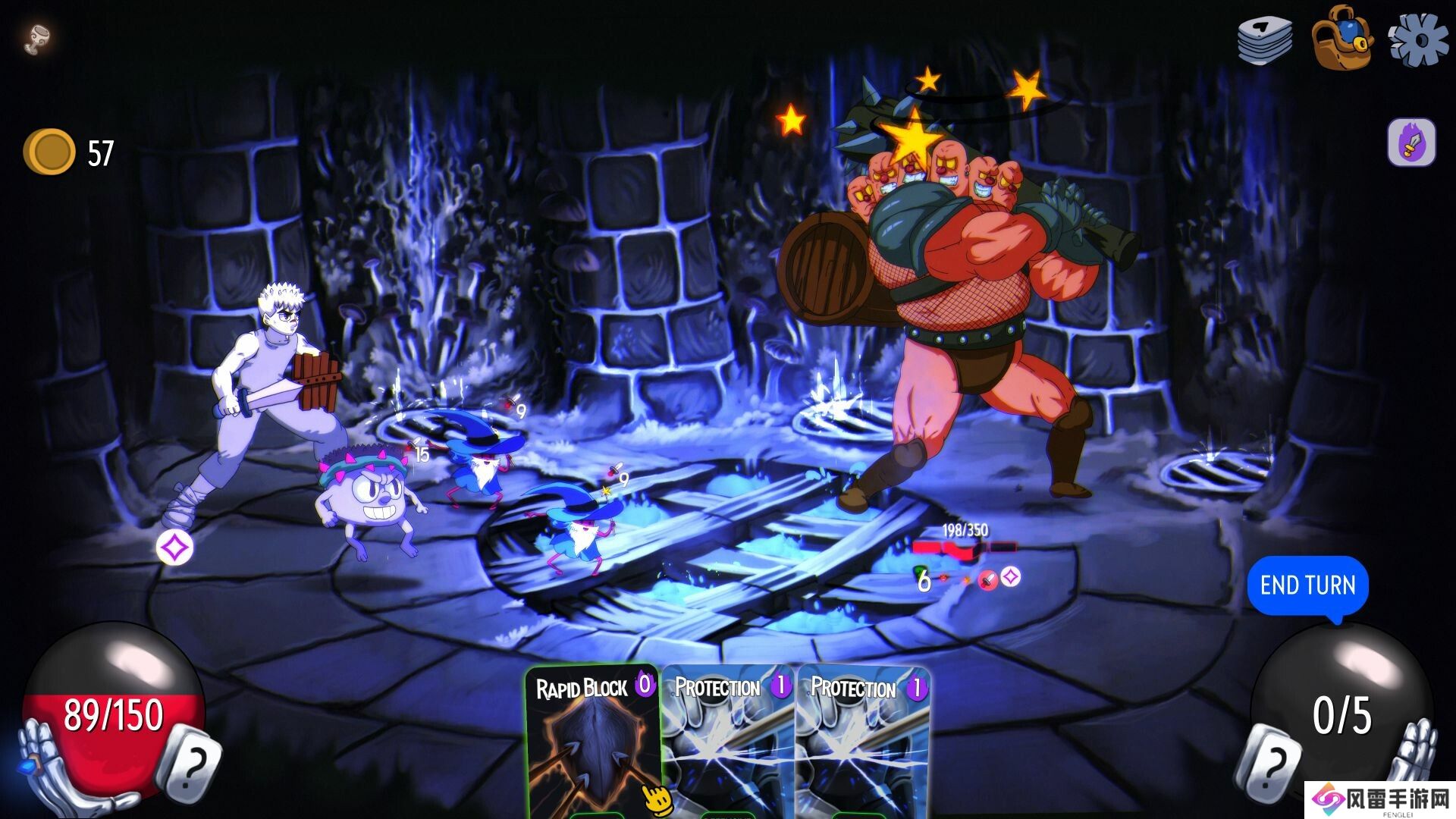Play the Rapid Block card

[x=593, y=743]
